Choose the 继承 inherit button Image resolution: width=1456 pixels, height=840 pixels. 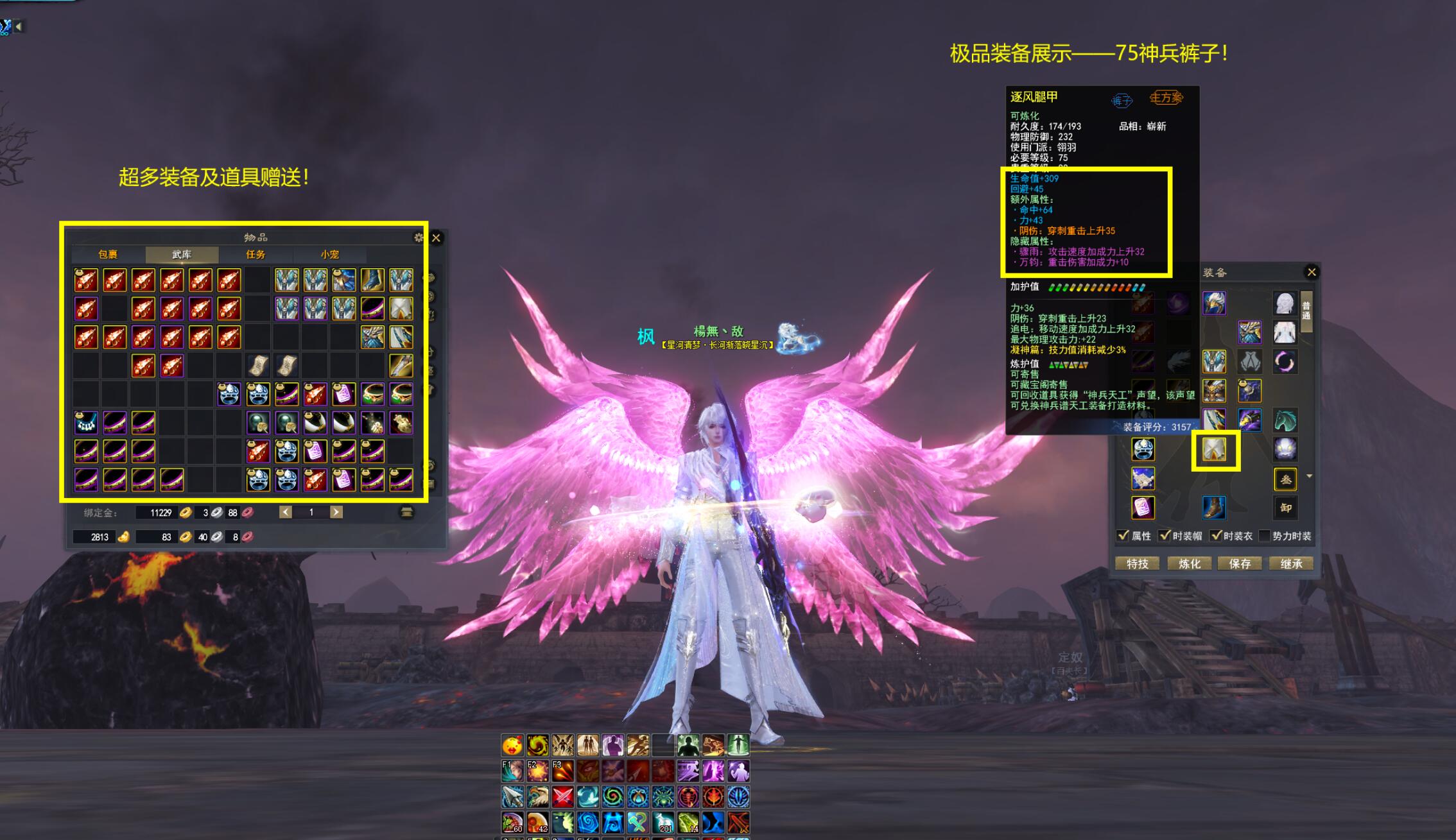click(x=1291, y=563)
